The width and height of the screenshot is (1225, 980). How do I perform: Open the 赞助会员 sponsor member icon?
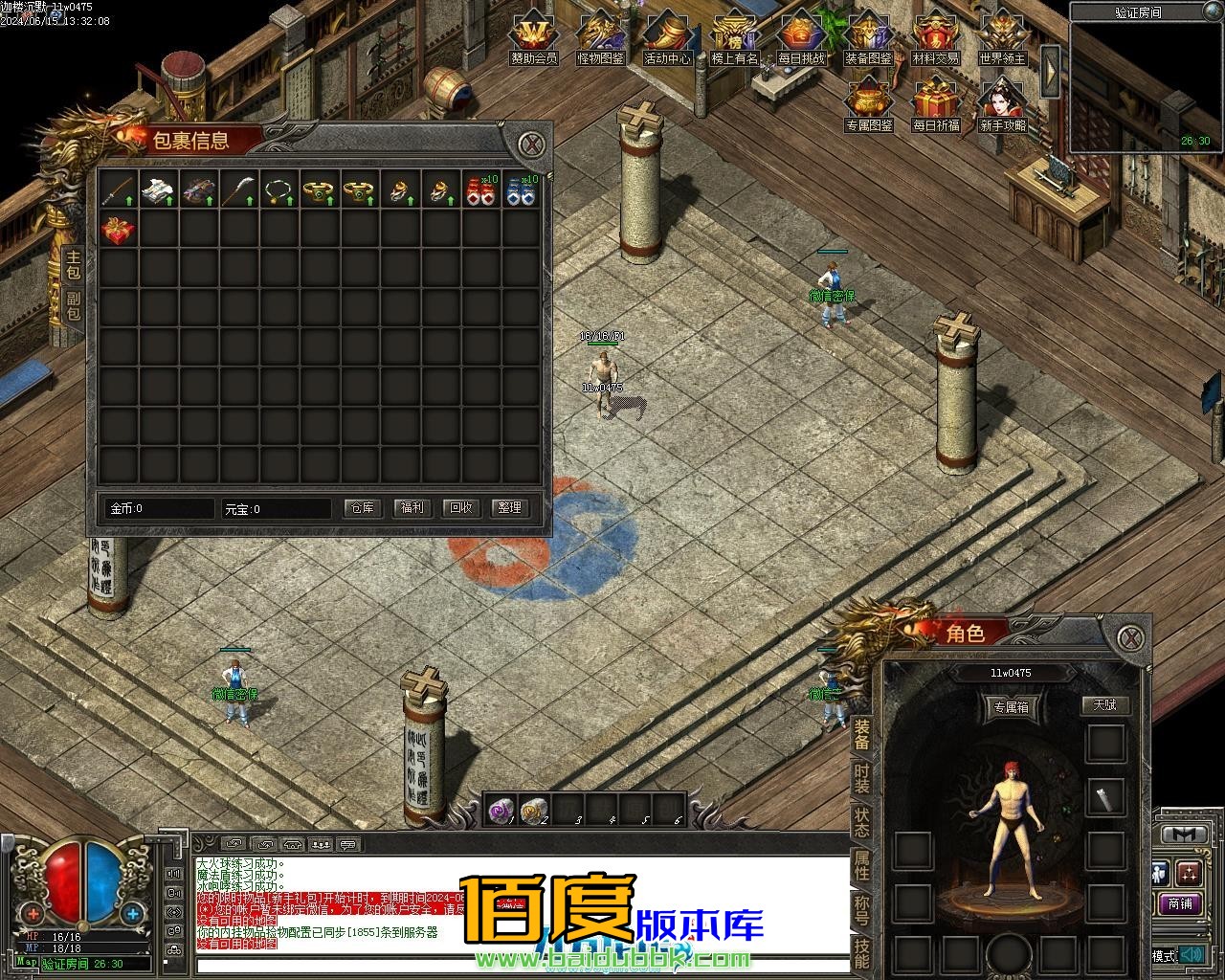pos(533,38)
